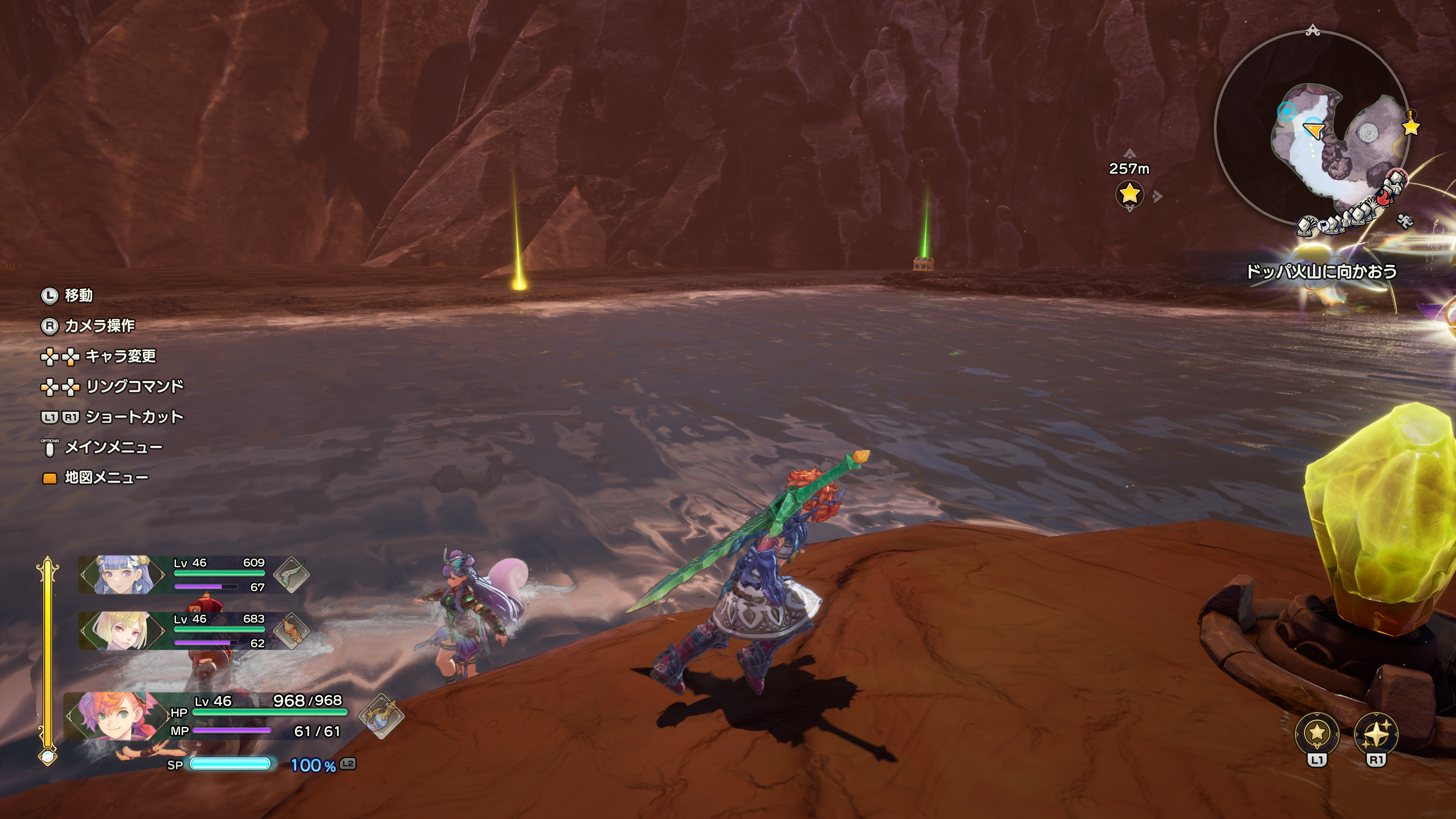Activate the star shortcut icon
Image resolution: width=1456 pixels, height=819 pixels.
(1316, 733)
